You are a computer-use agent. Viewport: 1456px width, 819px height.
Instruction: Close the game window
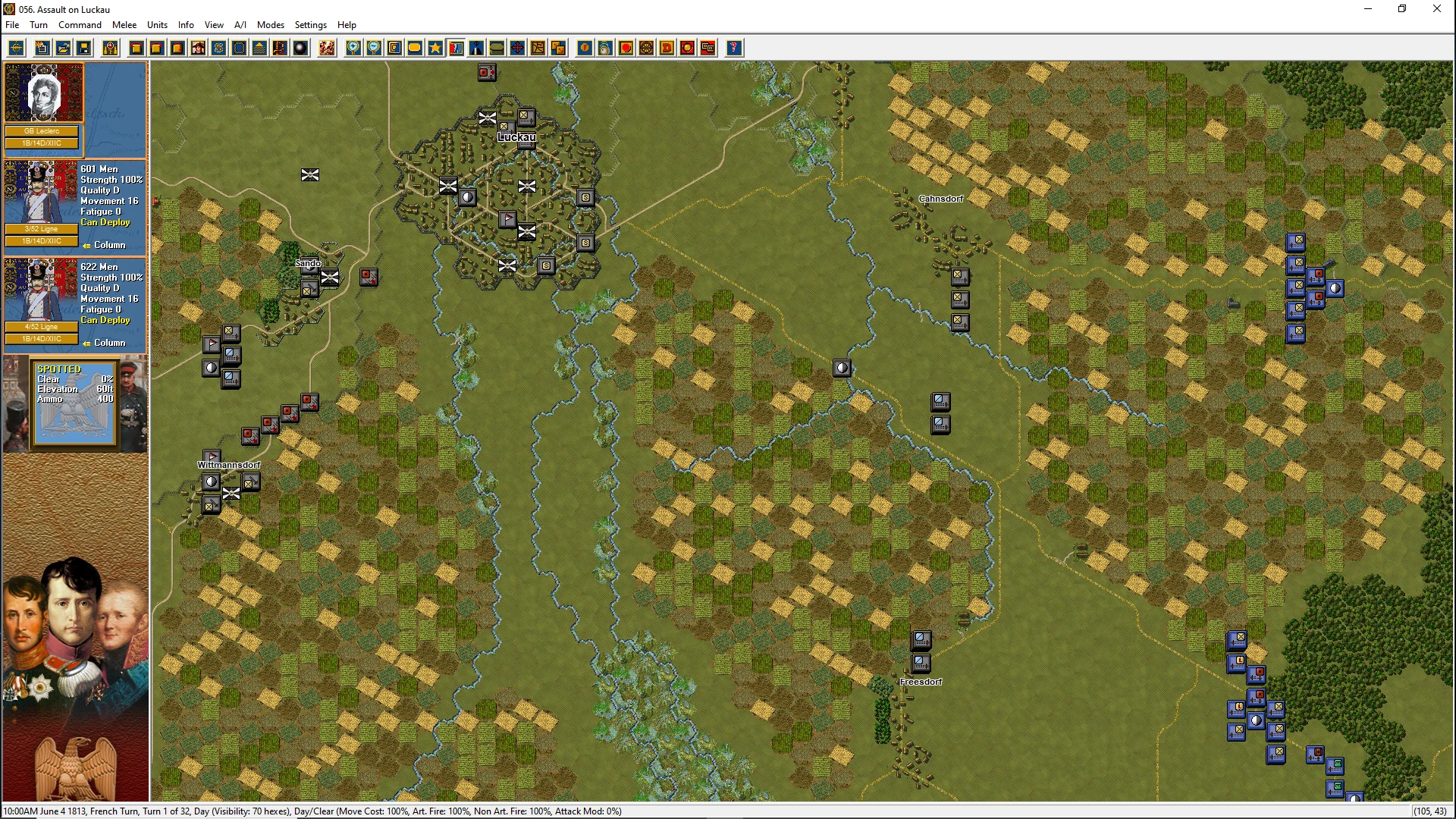tap(1436, 9)
